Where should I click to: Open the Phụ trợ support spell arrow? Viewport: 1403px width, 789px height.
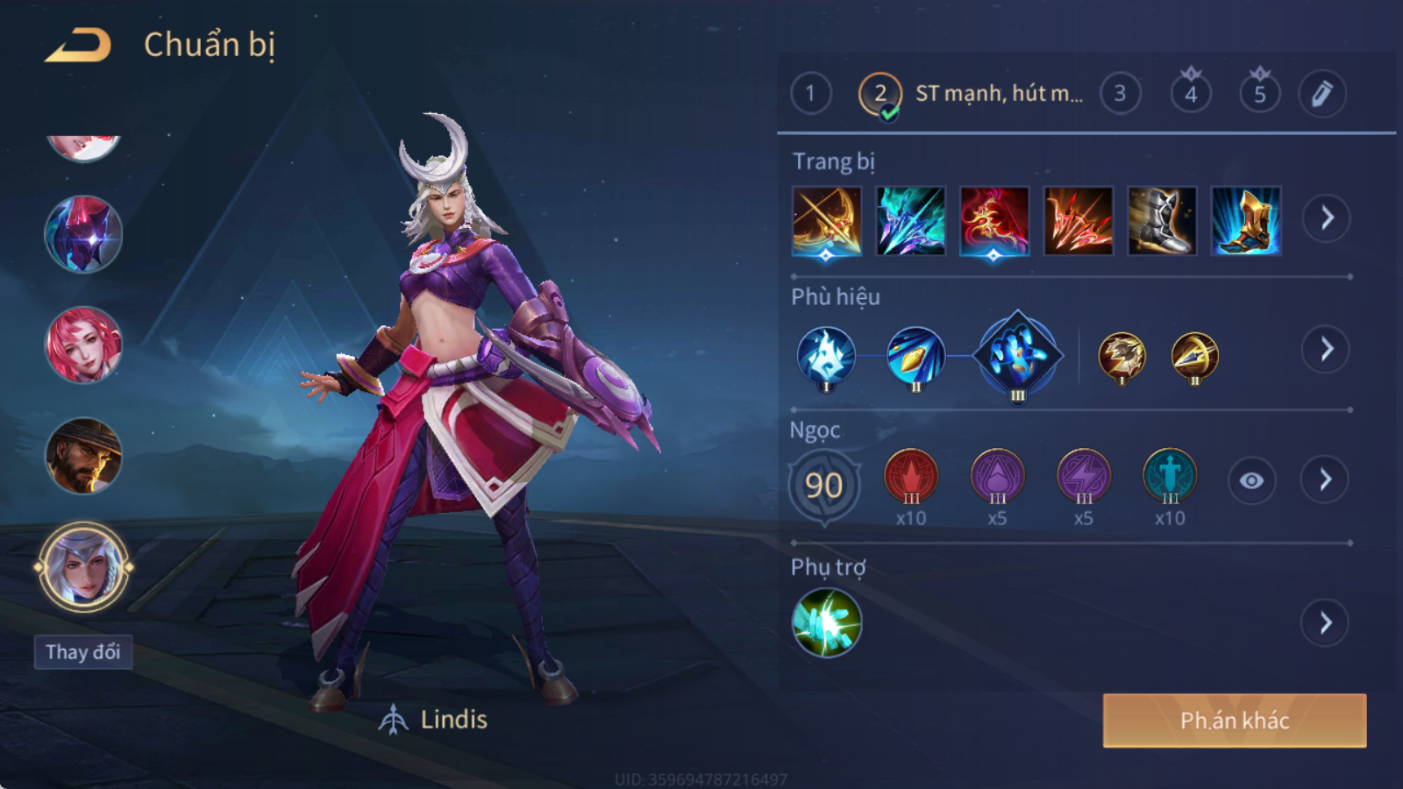(1325, 623)
